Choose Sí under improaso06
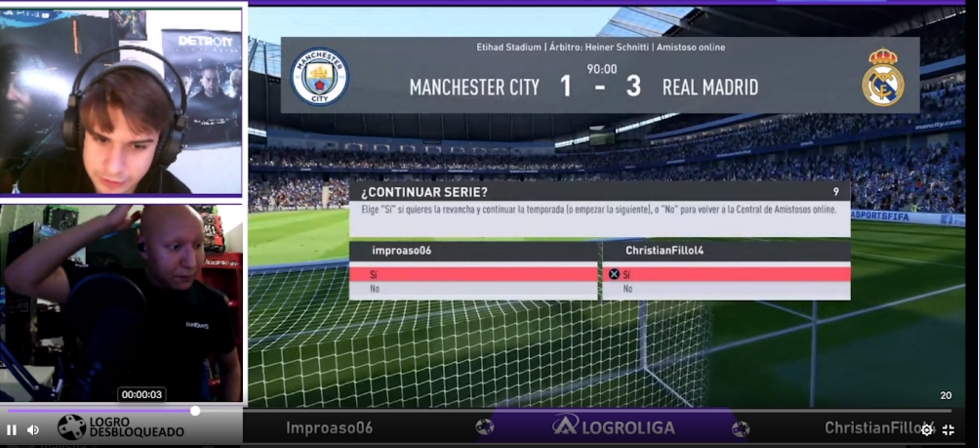The image size is (980, 448). click(x=472, y=274)
